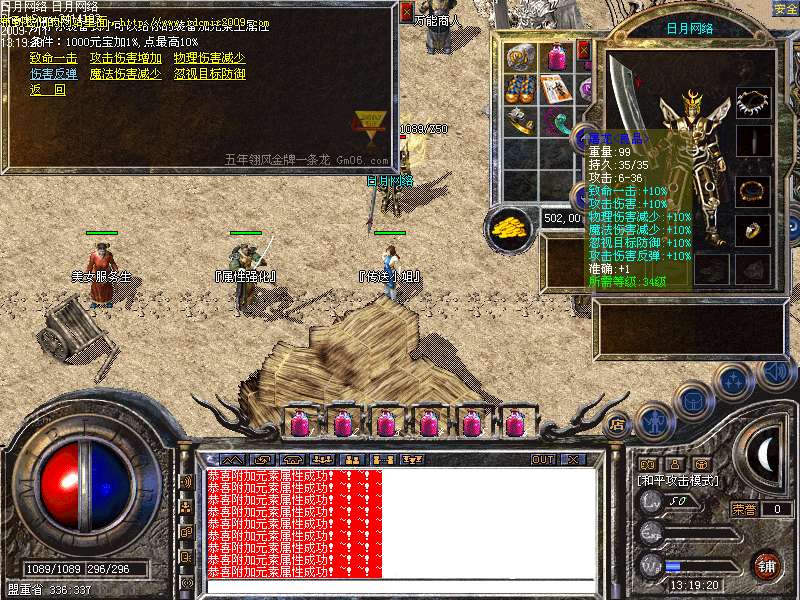This screenshot has height=600, width=800.
Task: Close the bag inventory panel
Action: [584, 49]
